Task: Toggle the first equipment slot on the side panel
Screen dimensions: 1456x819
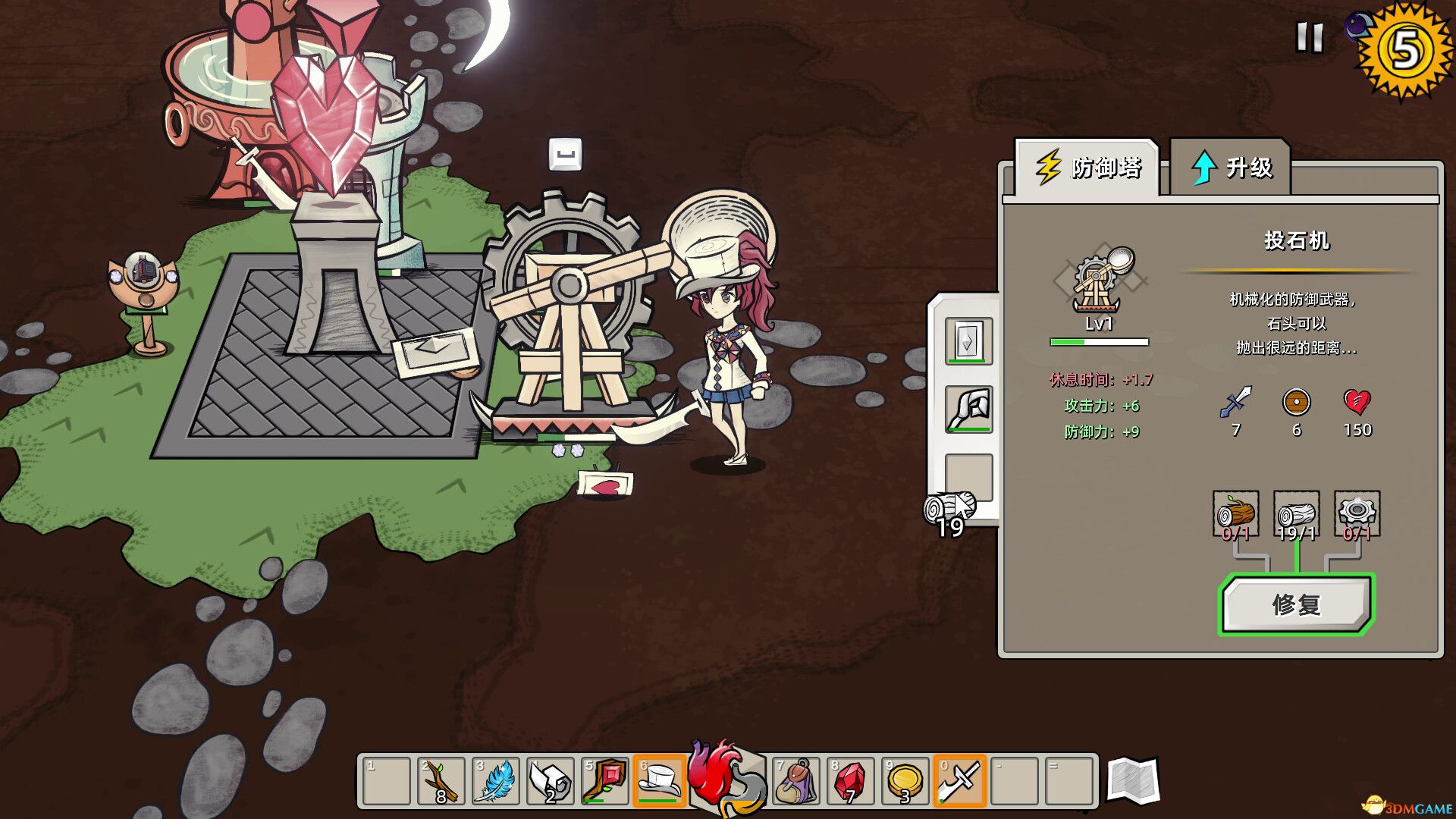Action: pos(968,340)
